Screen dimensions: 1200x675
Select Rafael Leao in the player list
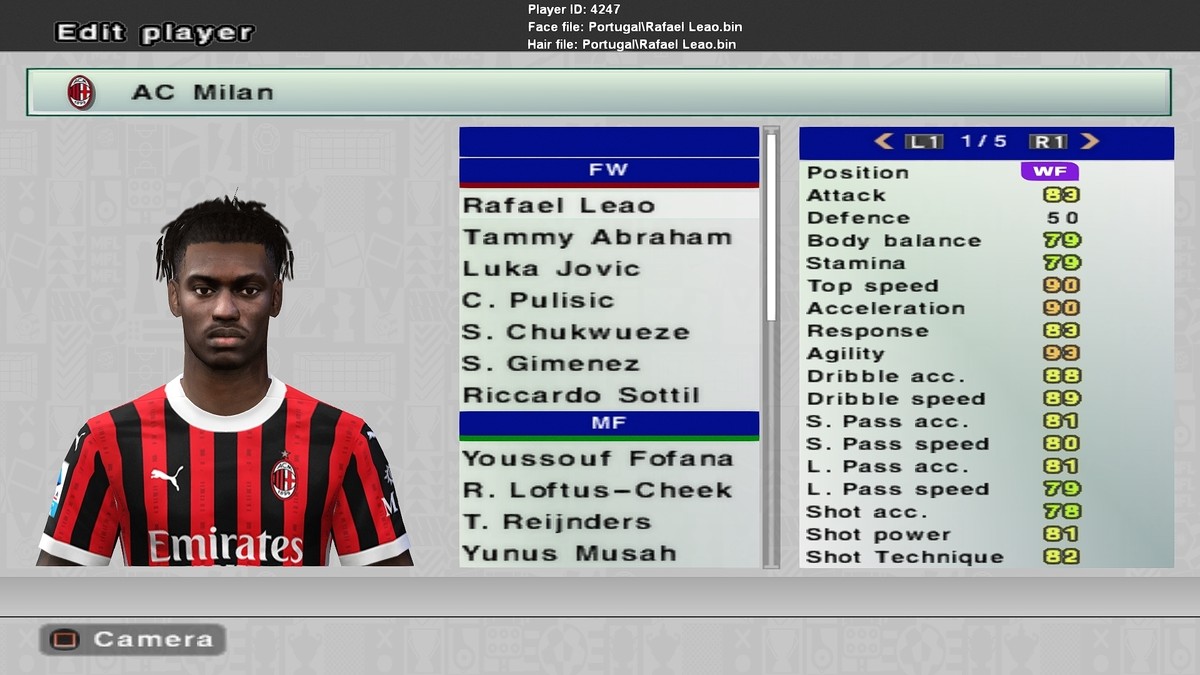coord(558,206)
